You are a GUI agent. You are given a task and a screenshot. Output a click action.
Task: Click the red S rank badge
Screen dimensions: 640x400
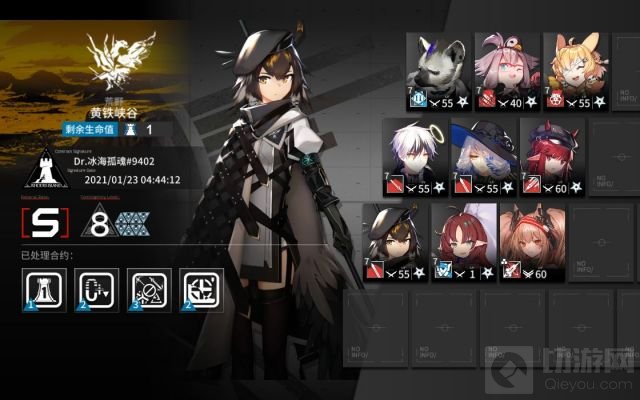point(43,222)
